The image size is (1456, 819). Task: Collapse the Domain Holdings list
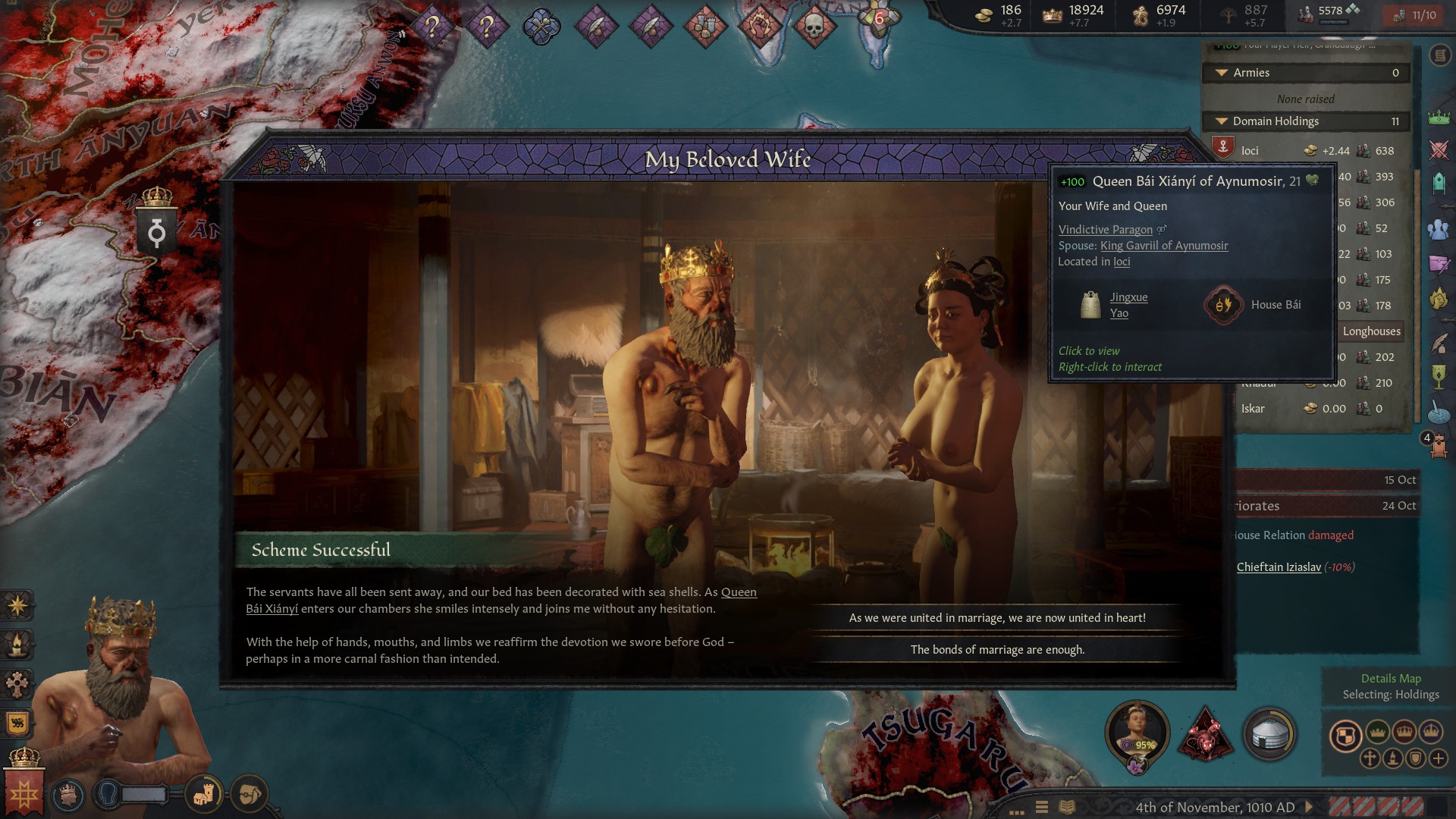(x=1222, y=121)
